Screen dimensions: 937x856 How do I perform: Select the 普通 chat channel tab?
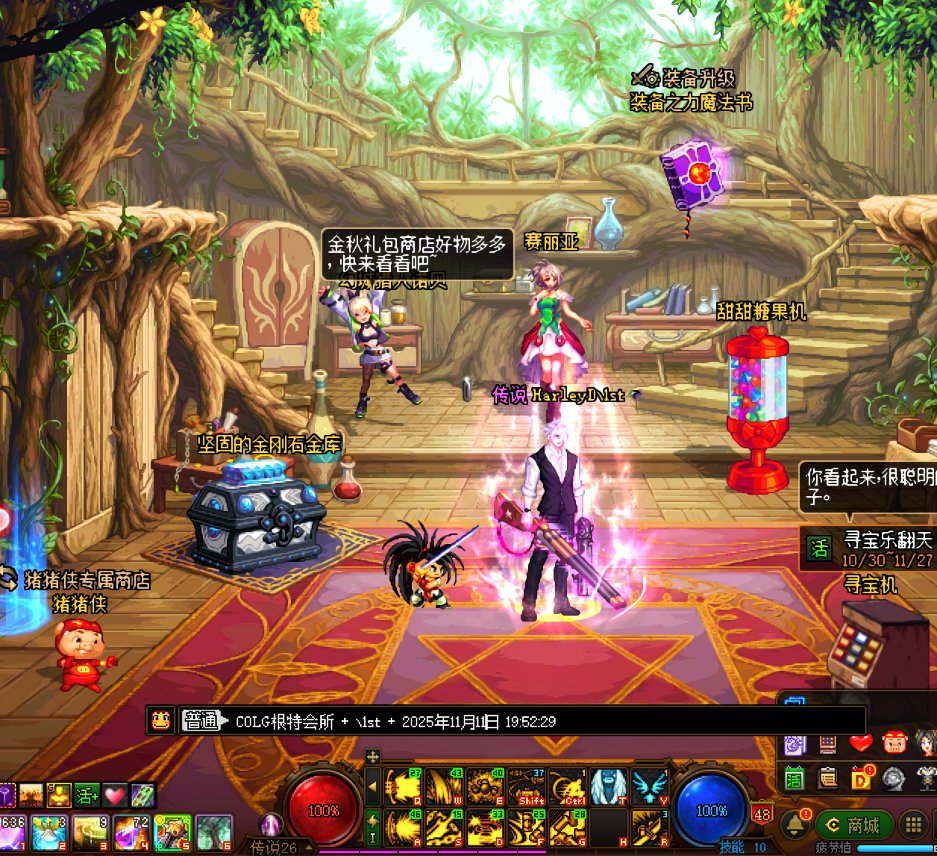coord(201,721)
